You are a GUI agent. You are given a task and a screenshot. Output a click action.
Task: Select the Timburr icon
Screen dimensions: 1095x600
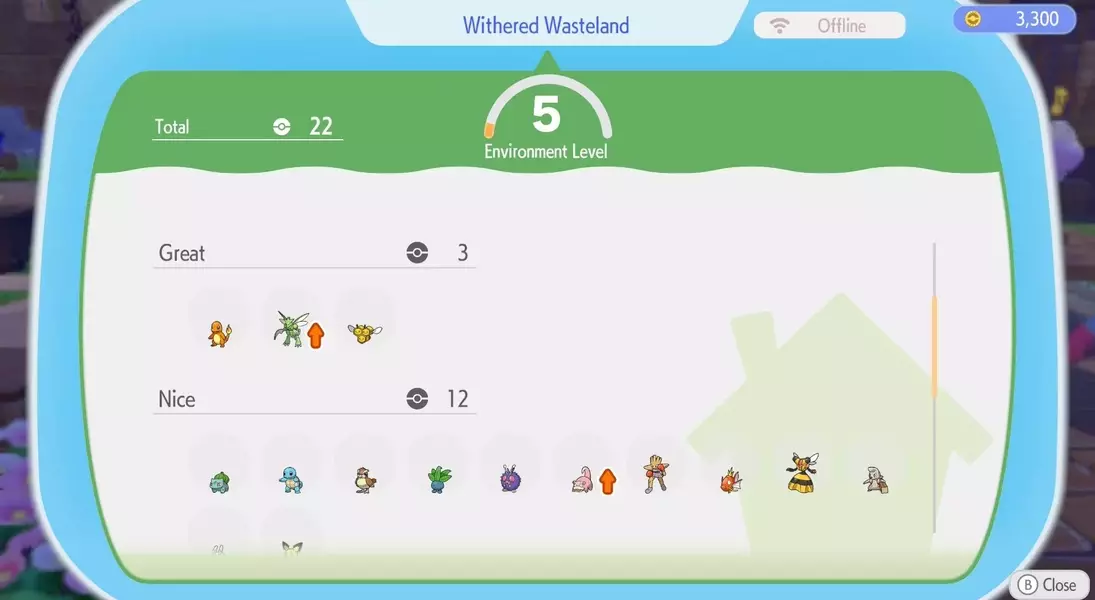click(875, 480)
